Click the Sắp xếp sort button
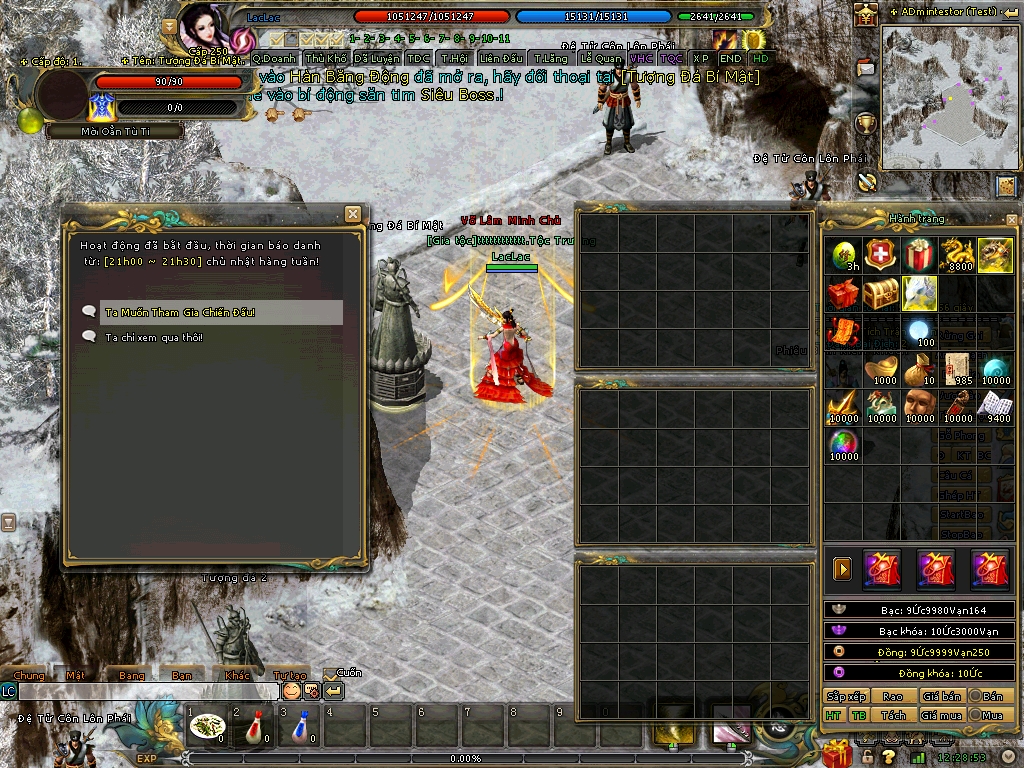Image resolution: width=1024 pixels, height=768 pixels. [845, 696]
